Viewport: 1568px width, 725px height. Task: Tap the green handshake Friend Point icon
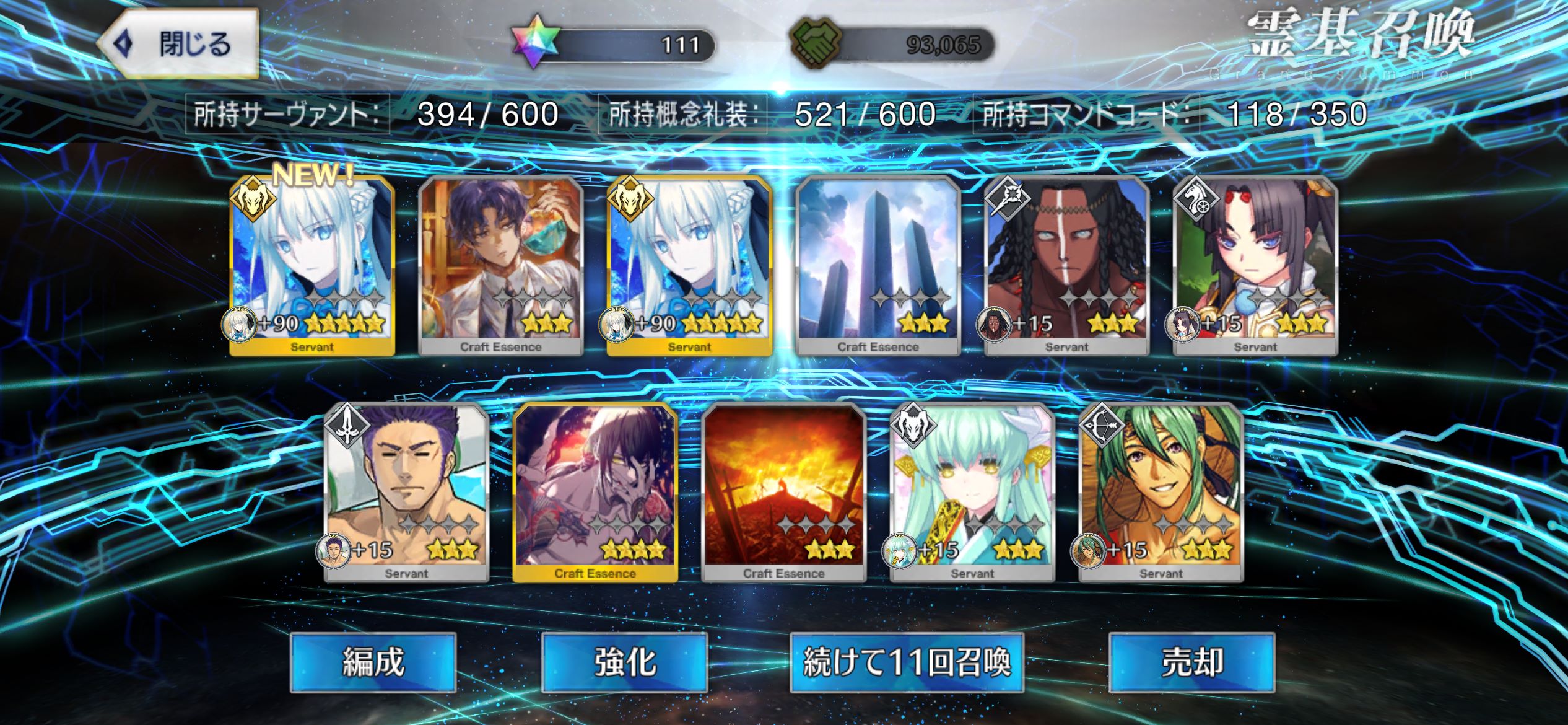point(816,43)
